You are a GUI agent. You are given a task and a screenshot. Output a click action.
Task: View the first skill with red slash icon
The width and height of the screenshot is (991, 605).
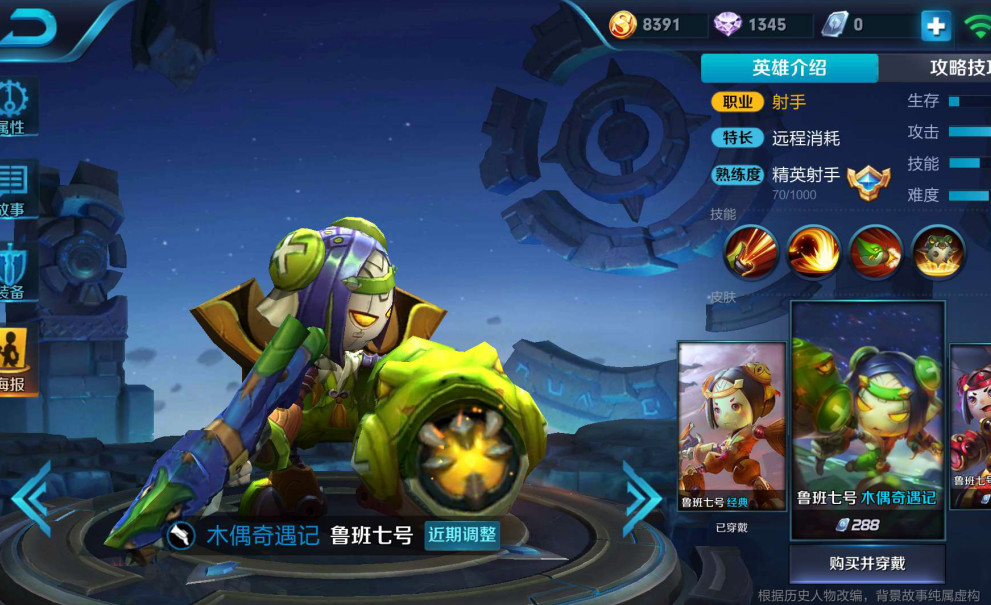click(x=749, y=251)
